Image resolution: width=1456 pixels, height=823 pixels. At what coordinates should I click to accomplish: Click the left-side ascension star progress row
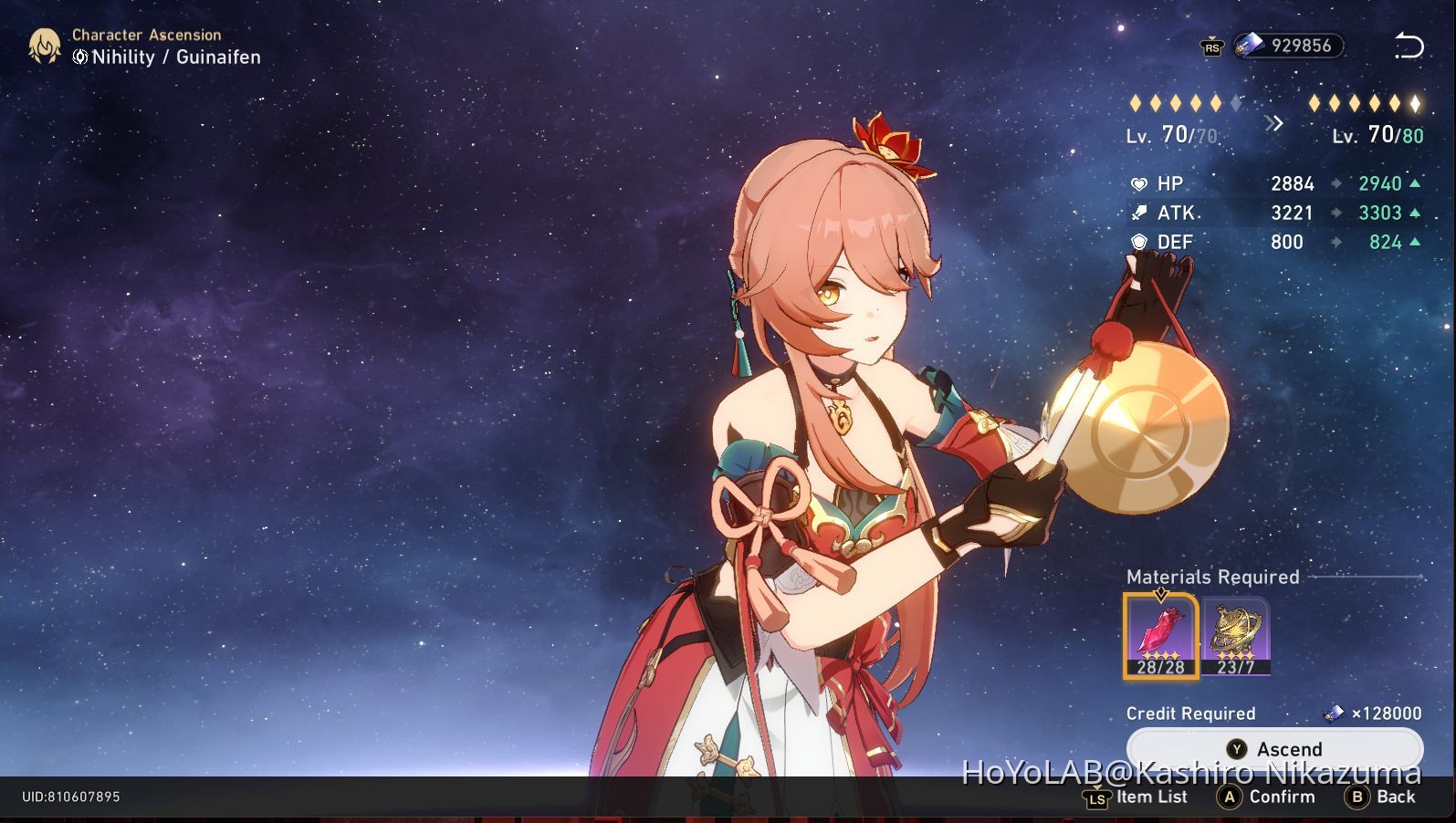click(x=1184, y=103)
